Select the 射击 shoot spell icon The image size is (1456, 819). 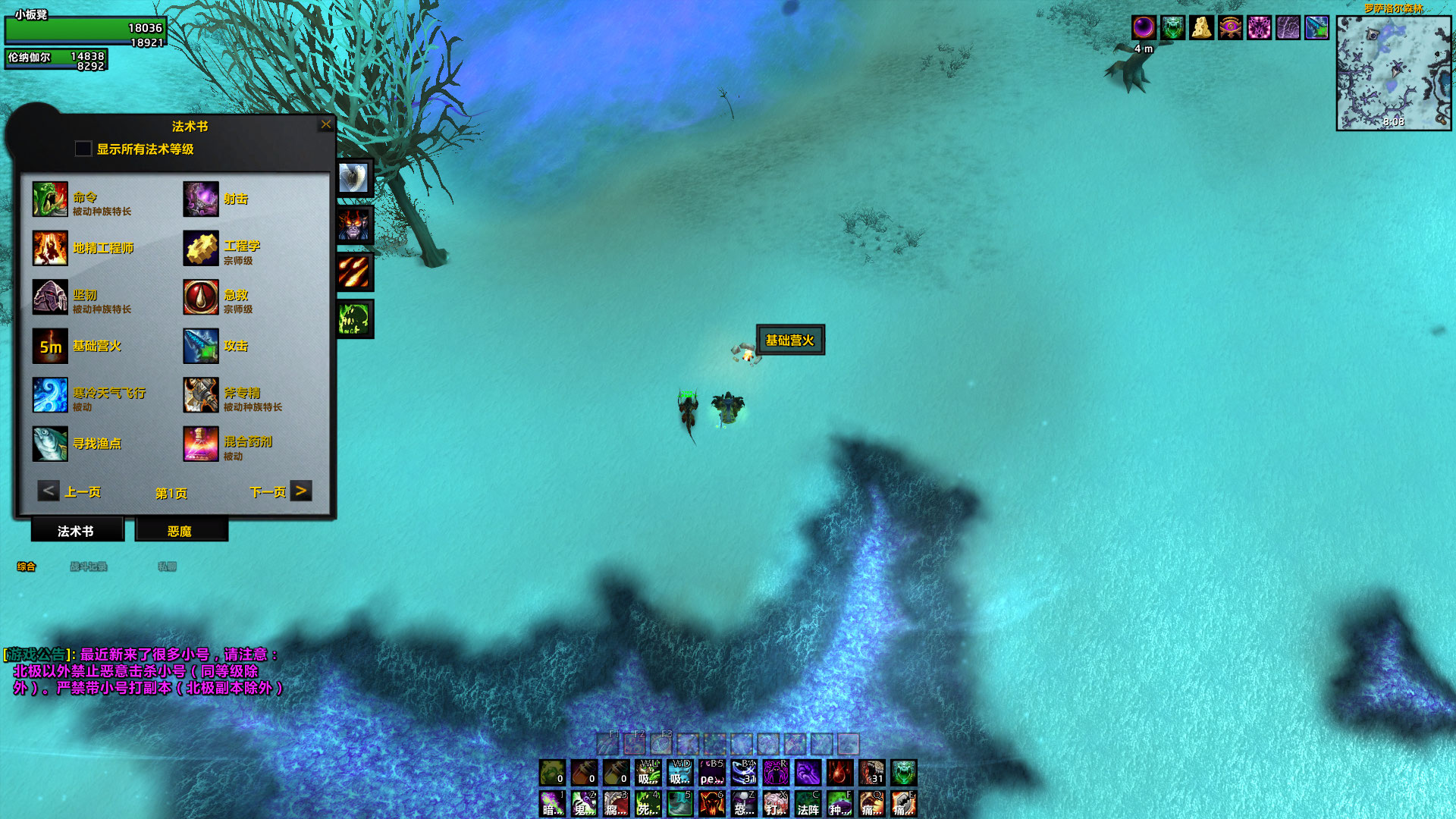(x=200, y=197)
